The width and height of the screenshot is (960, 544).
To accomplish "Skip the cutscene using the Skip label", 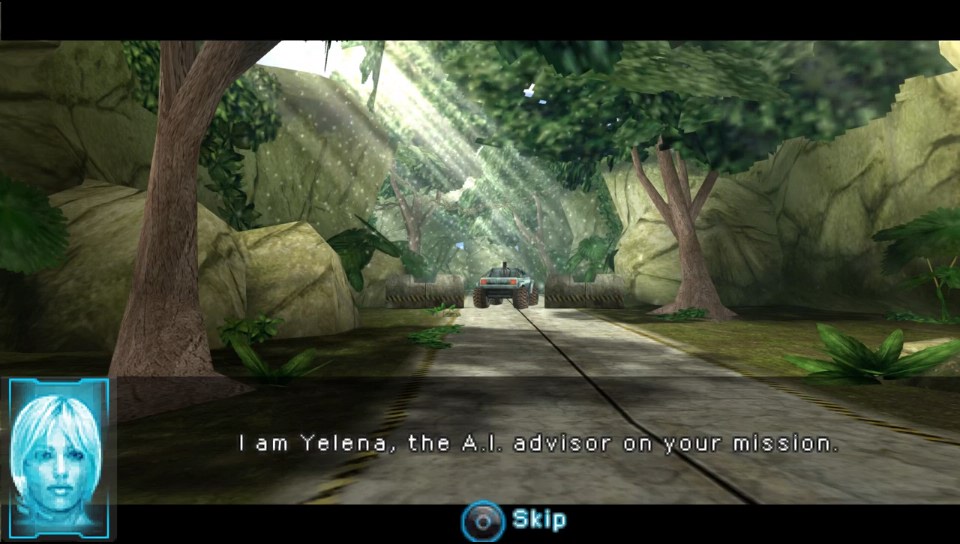I will 538,520.
